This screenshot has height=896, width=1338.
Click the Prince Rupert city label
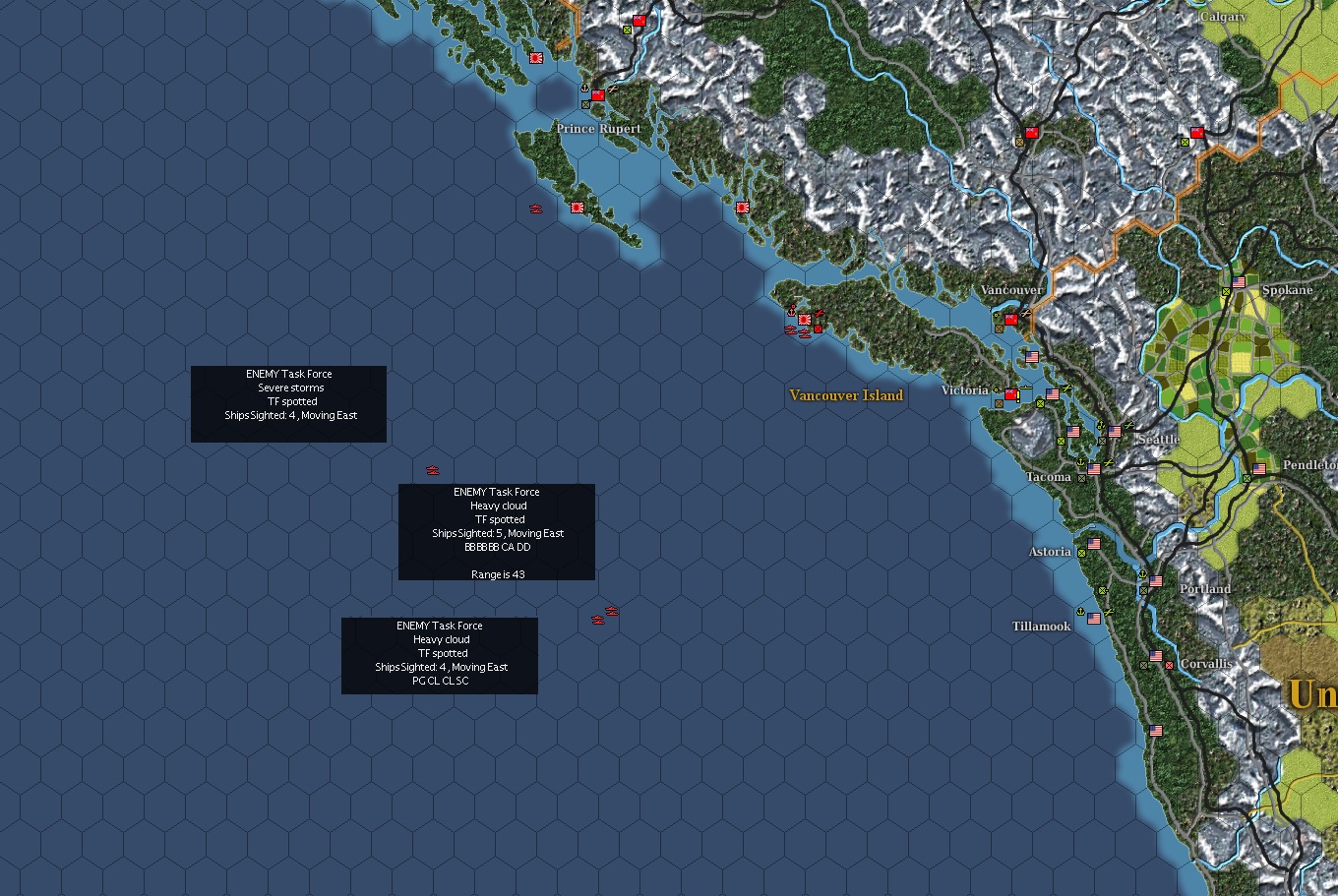point(597,128)
